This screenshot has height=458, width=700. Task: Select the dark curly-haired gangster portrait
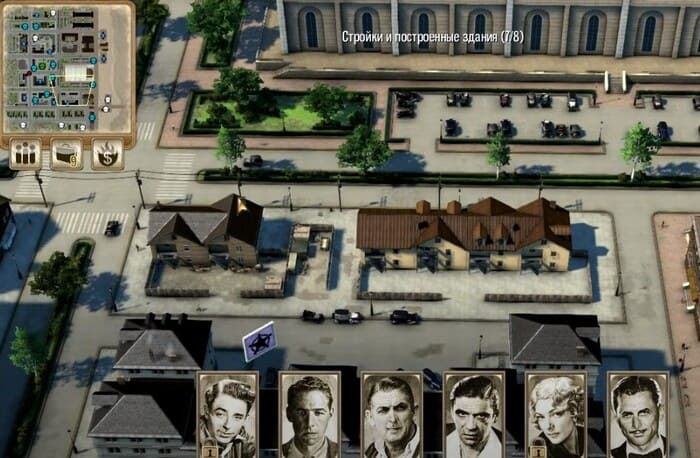(x=228, y=414)
